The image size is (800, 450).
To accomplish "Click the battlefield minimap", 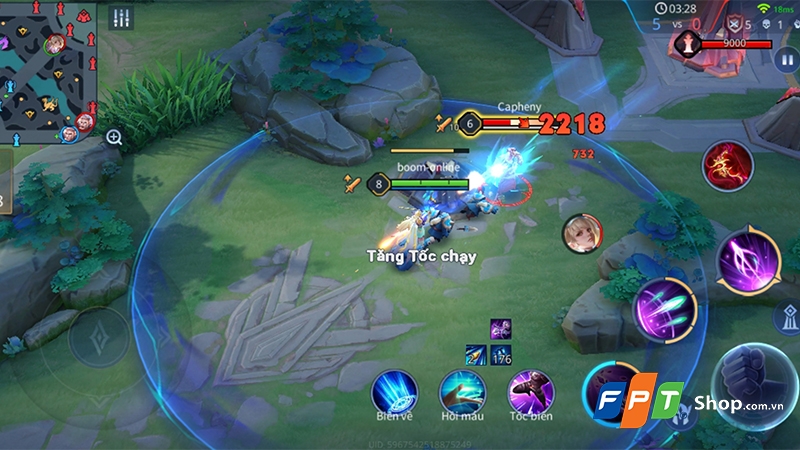I will coord(48,68).
